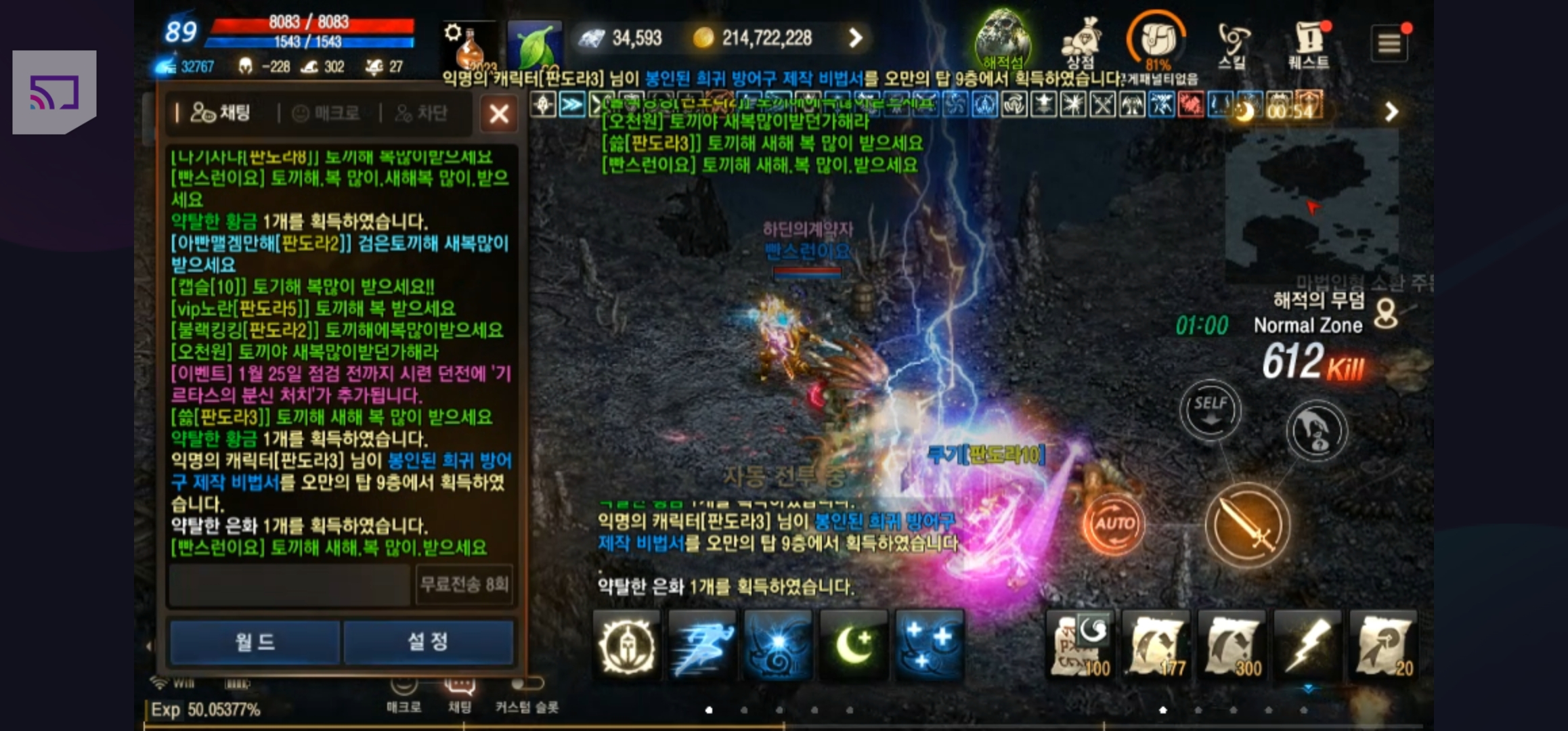
Task: Tap the 해적섬 pirate island event icon
Action: (x=1005, y=35)
